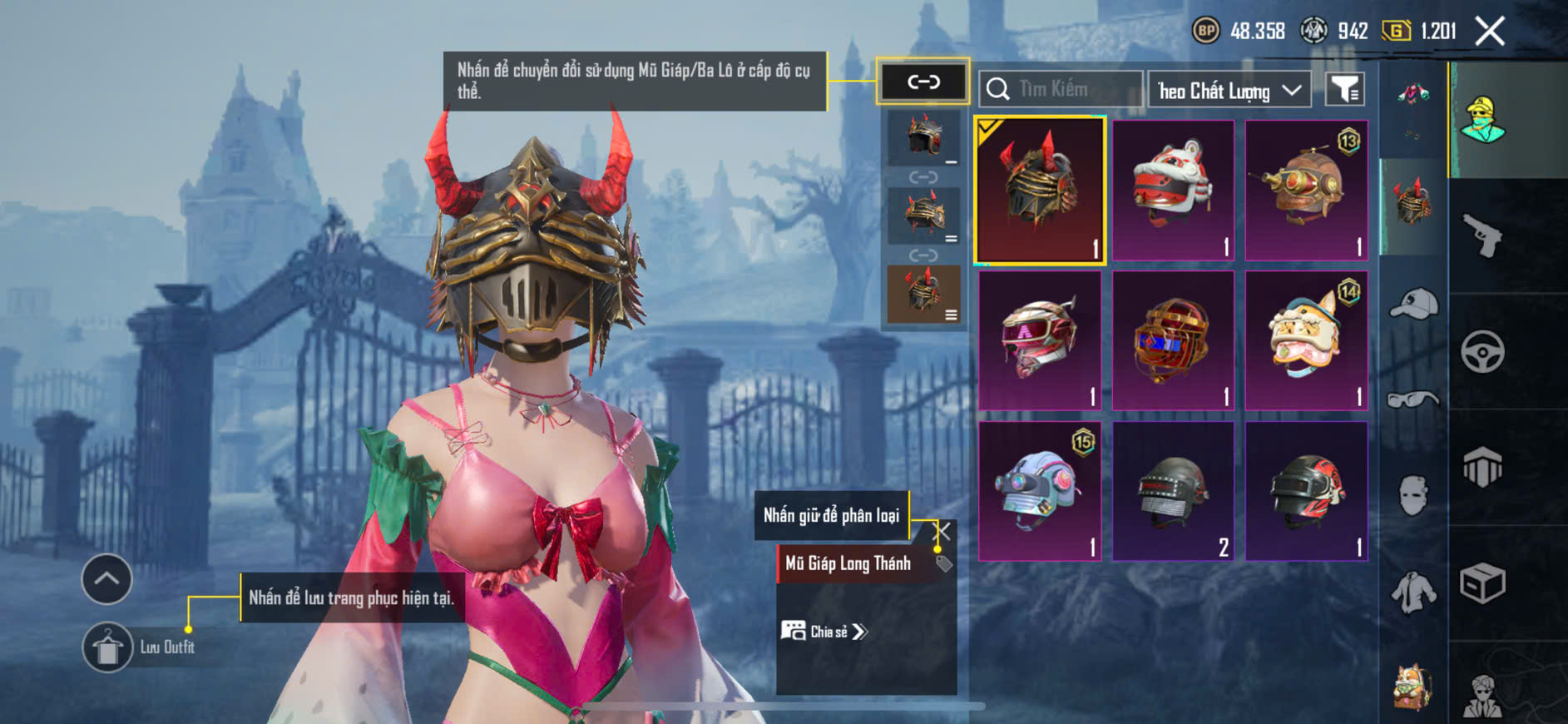Open the steering wheel vehicle category
1568x724 pixels.
coord(1482,351)
